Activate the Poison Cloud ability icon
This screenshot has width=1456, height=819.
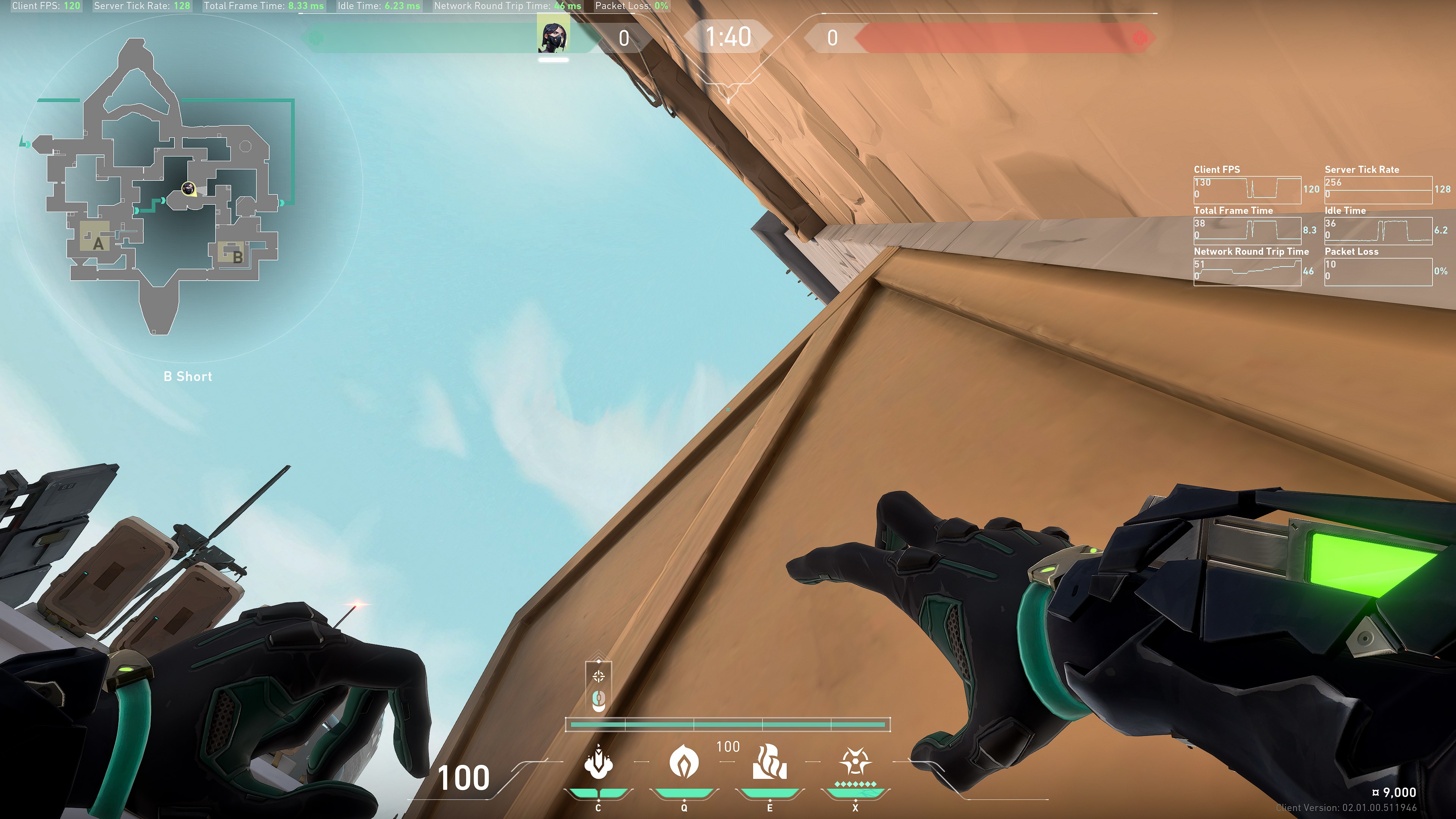pos(684,762)
